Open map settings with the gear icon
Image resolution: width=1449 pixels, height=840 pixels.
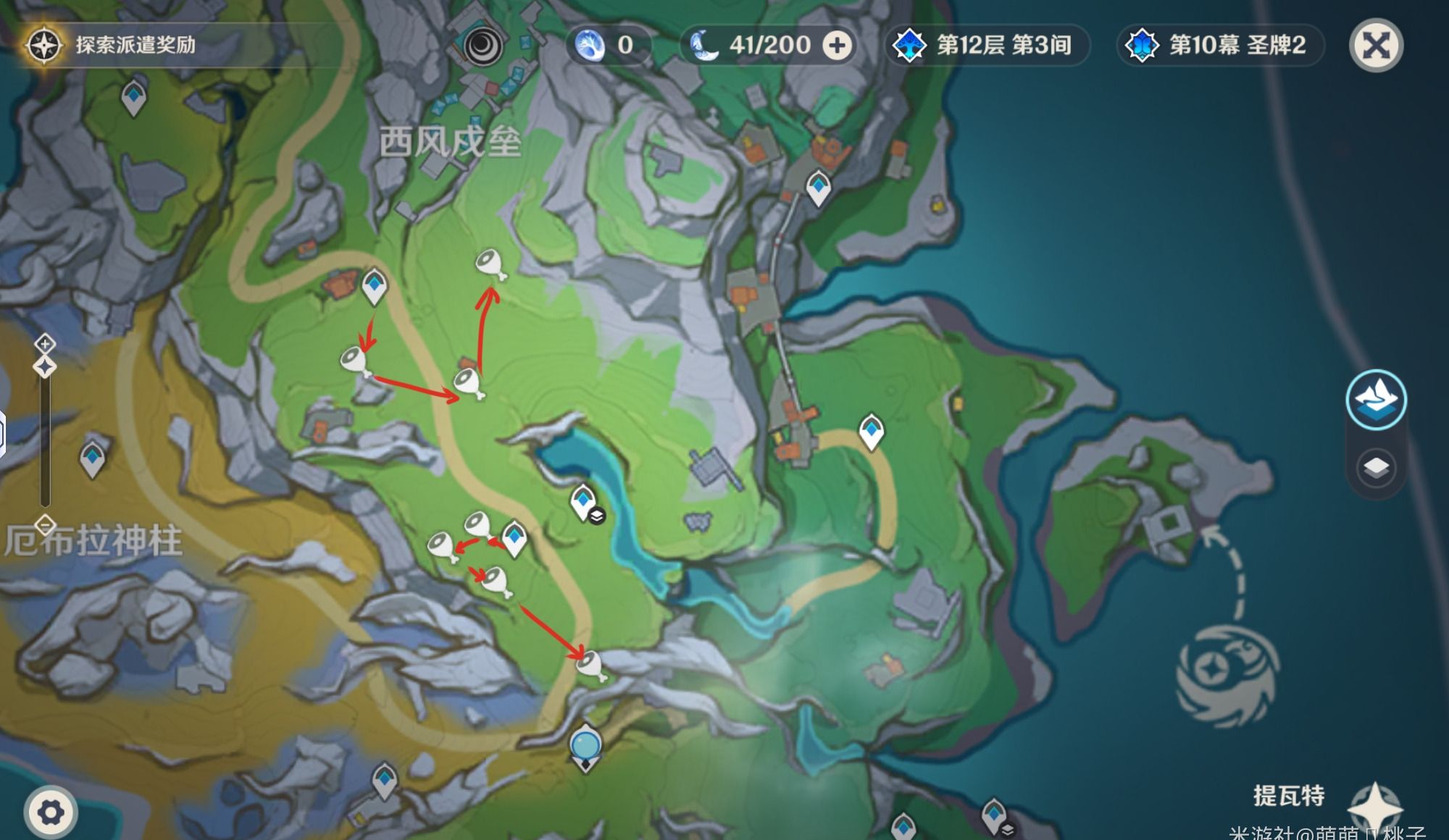(50, 812)
